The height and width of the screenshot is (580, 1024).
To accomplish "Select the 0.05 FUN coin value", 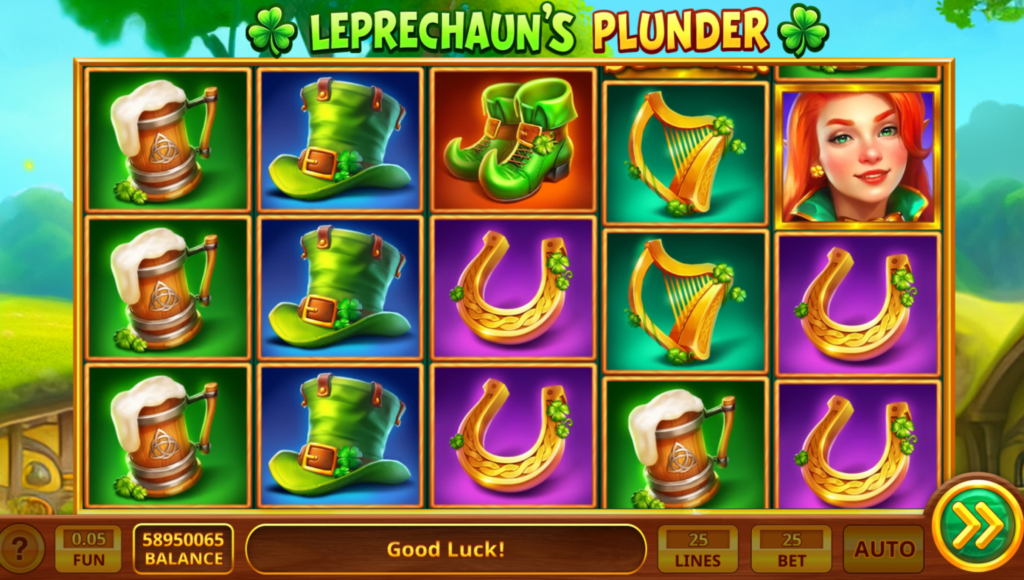I will [87, 549].
